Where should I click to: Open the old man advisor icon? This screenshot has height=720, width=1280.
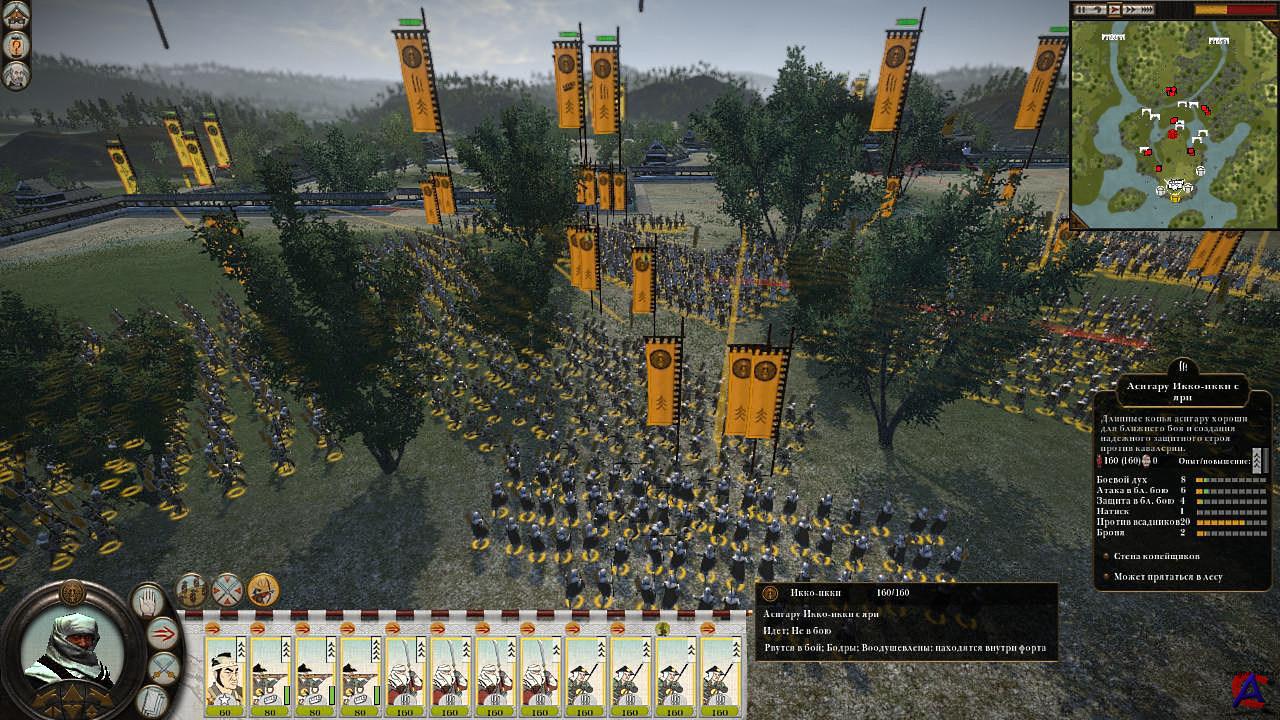[x=16, y=75]
